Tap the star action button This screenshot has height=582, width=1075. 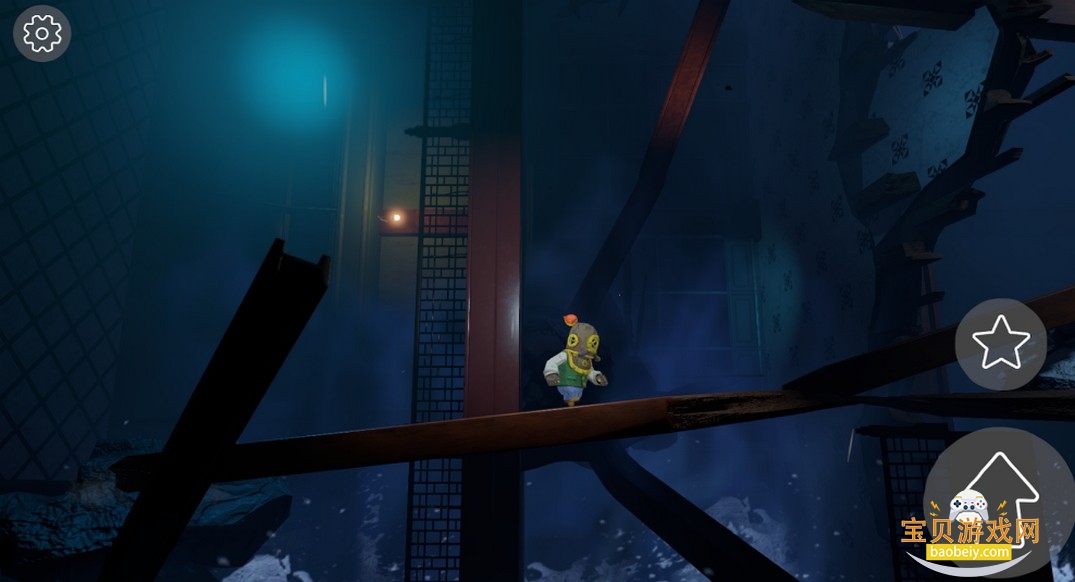click(x=1000, y=344)
